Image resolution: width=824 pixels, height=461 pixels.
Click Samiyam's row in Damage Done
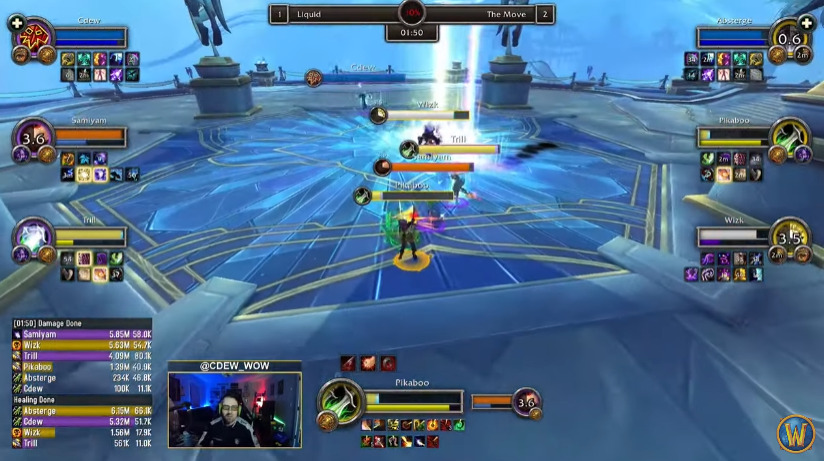82,334
